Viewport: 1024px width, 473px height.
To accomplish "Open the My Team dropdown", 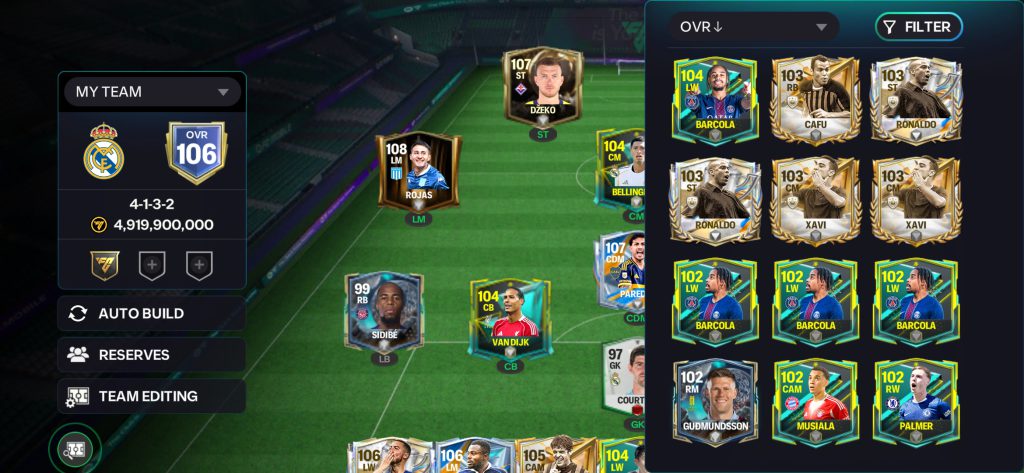I will point(152,92).
